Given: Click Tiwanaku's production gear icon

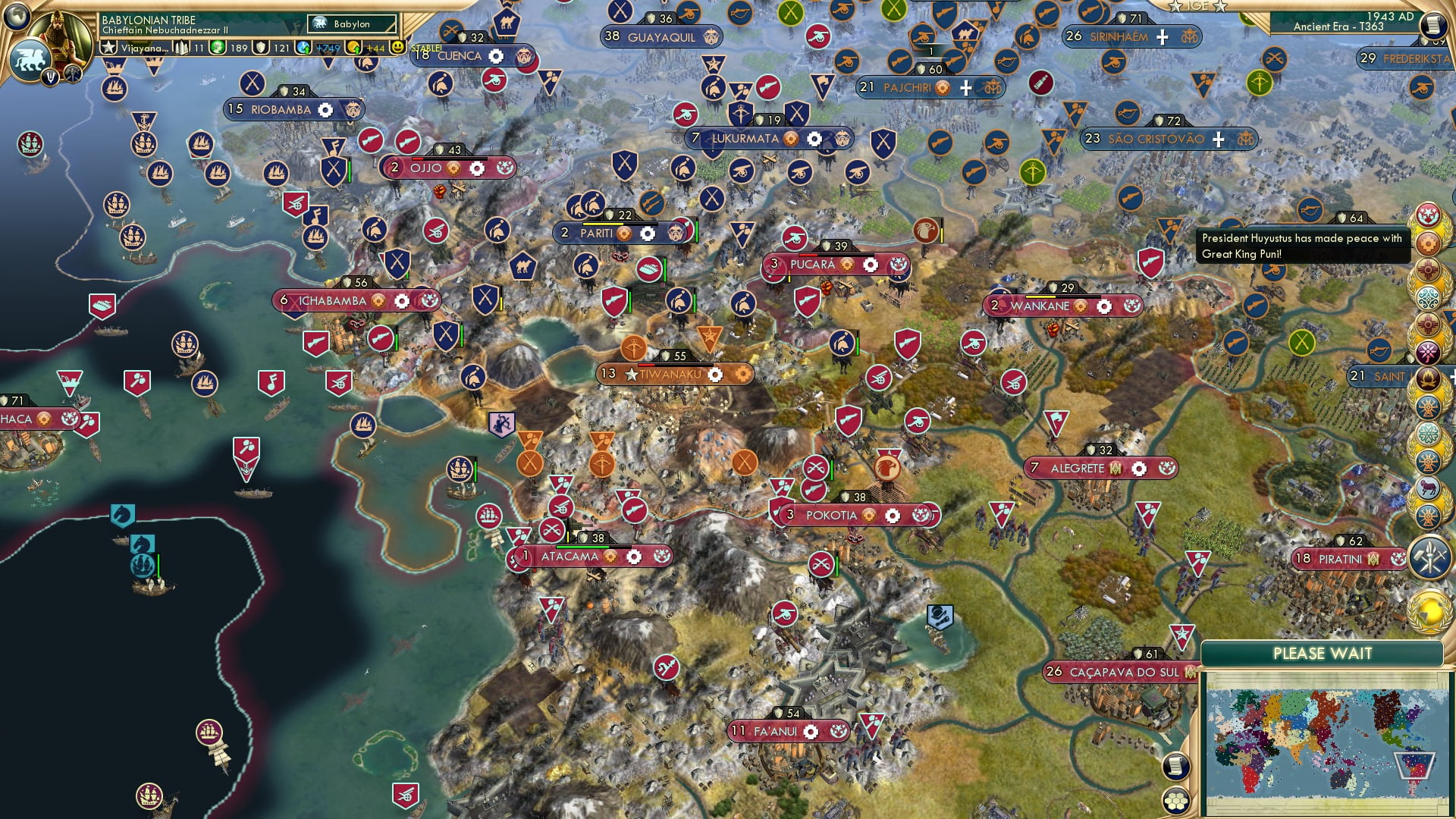Looking at the screenshot, I should tap(714, 374).
